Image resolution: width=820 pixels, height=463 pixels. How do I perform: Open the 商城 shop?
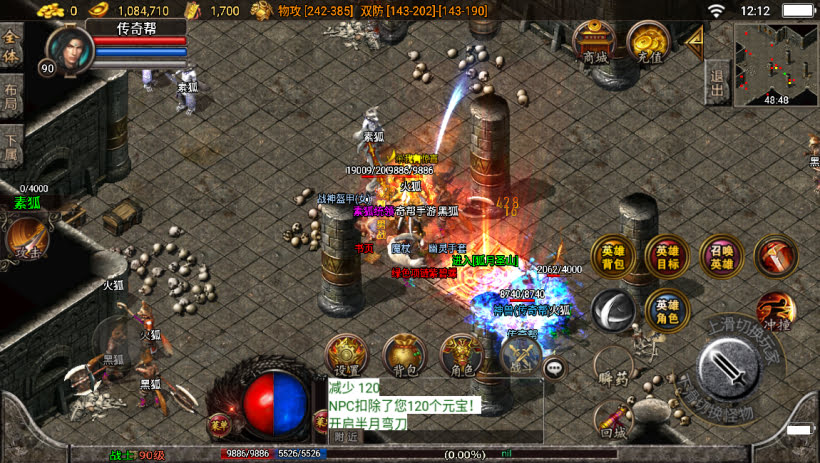[596, 45]
